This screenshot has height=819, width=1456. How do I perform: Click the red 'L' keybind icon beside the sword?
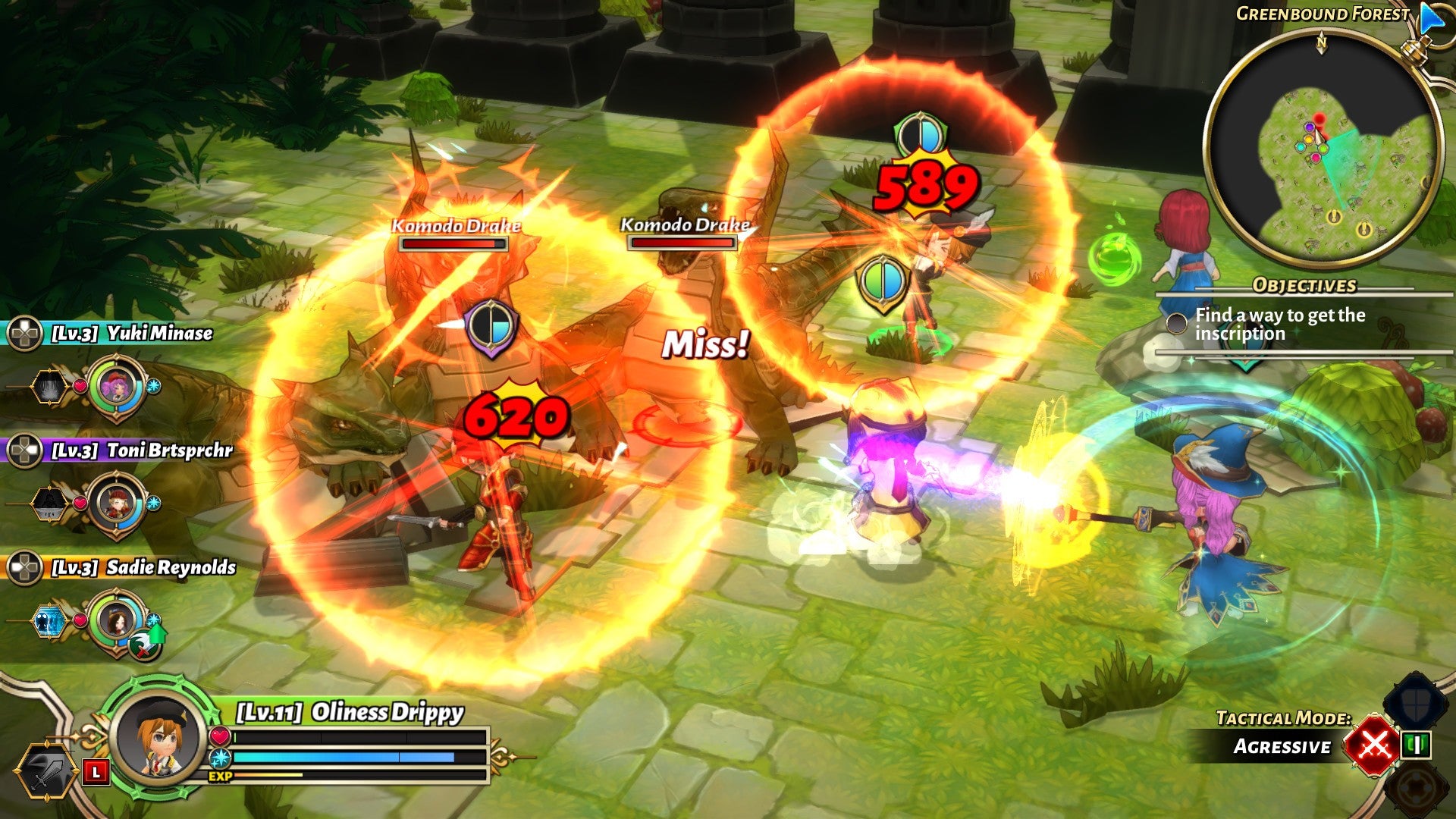96,772
